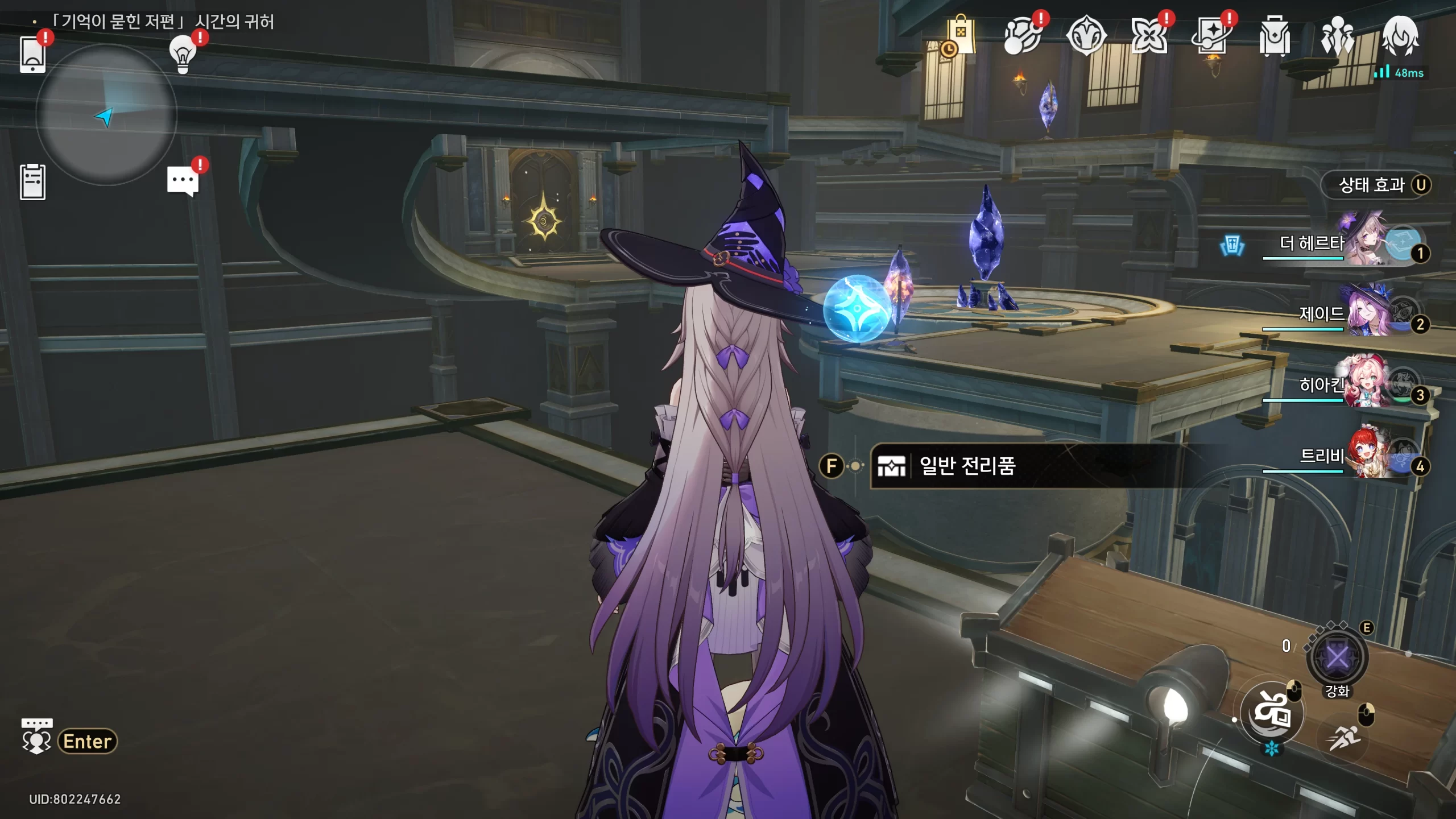Open the phone menu icon
1456x819 pixels.
coord(33,55)
